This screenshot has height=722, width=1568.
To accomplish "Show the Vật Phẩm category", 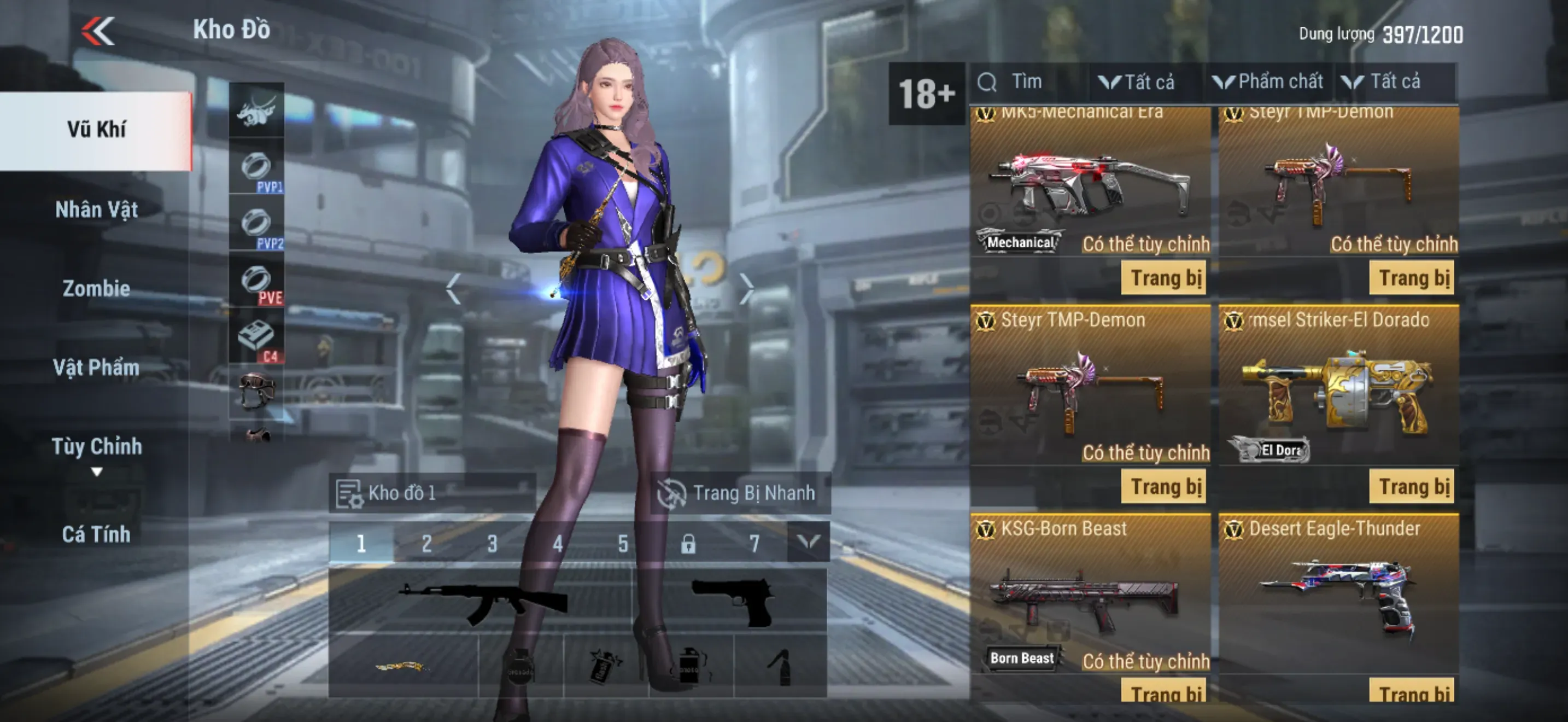I will pyautogui.click(x=96, y=367).
